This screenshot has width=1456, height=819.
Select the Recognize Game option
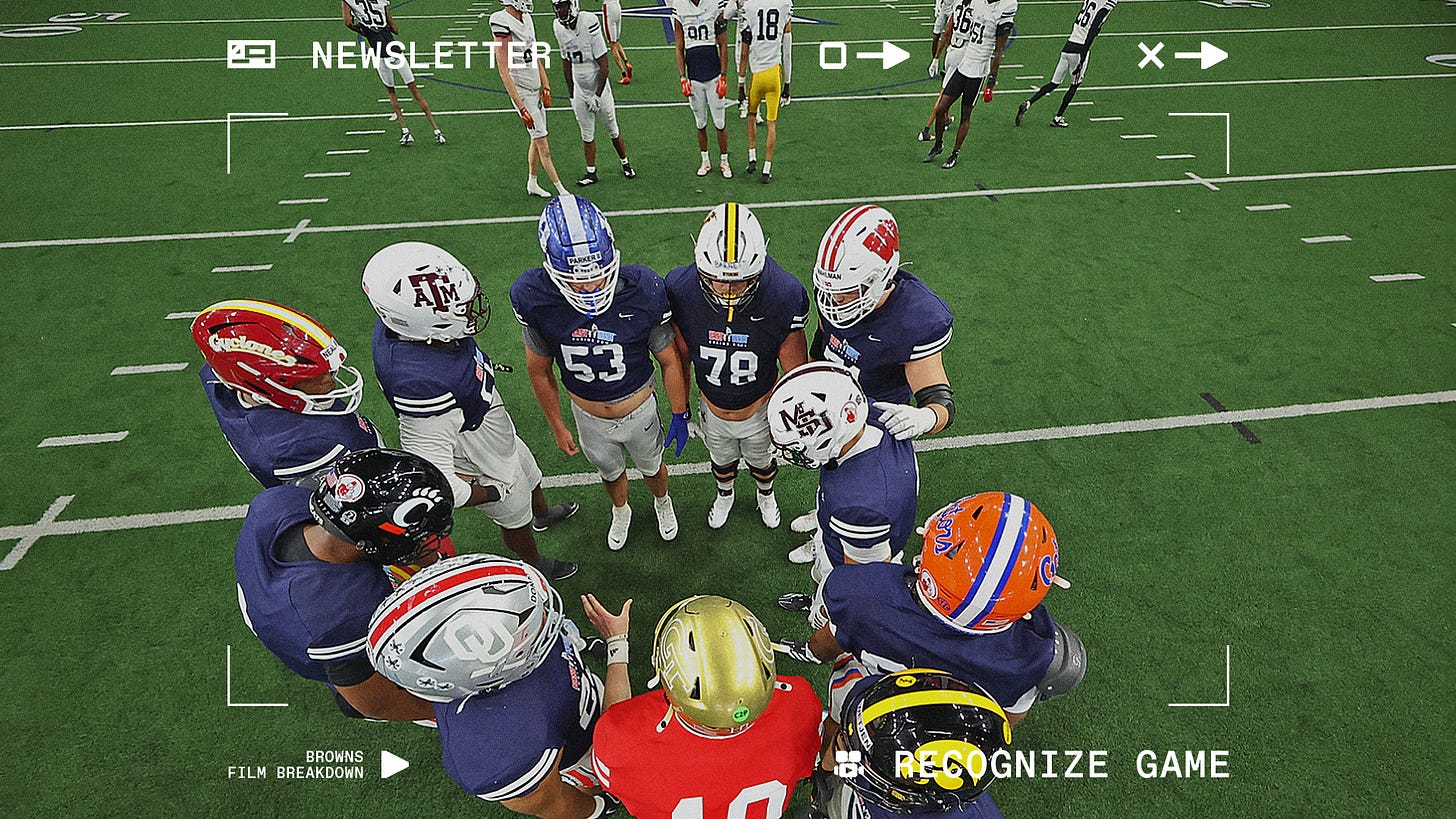[x=1061, y=765]
